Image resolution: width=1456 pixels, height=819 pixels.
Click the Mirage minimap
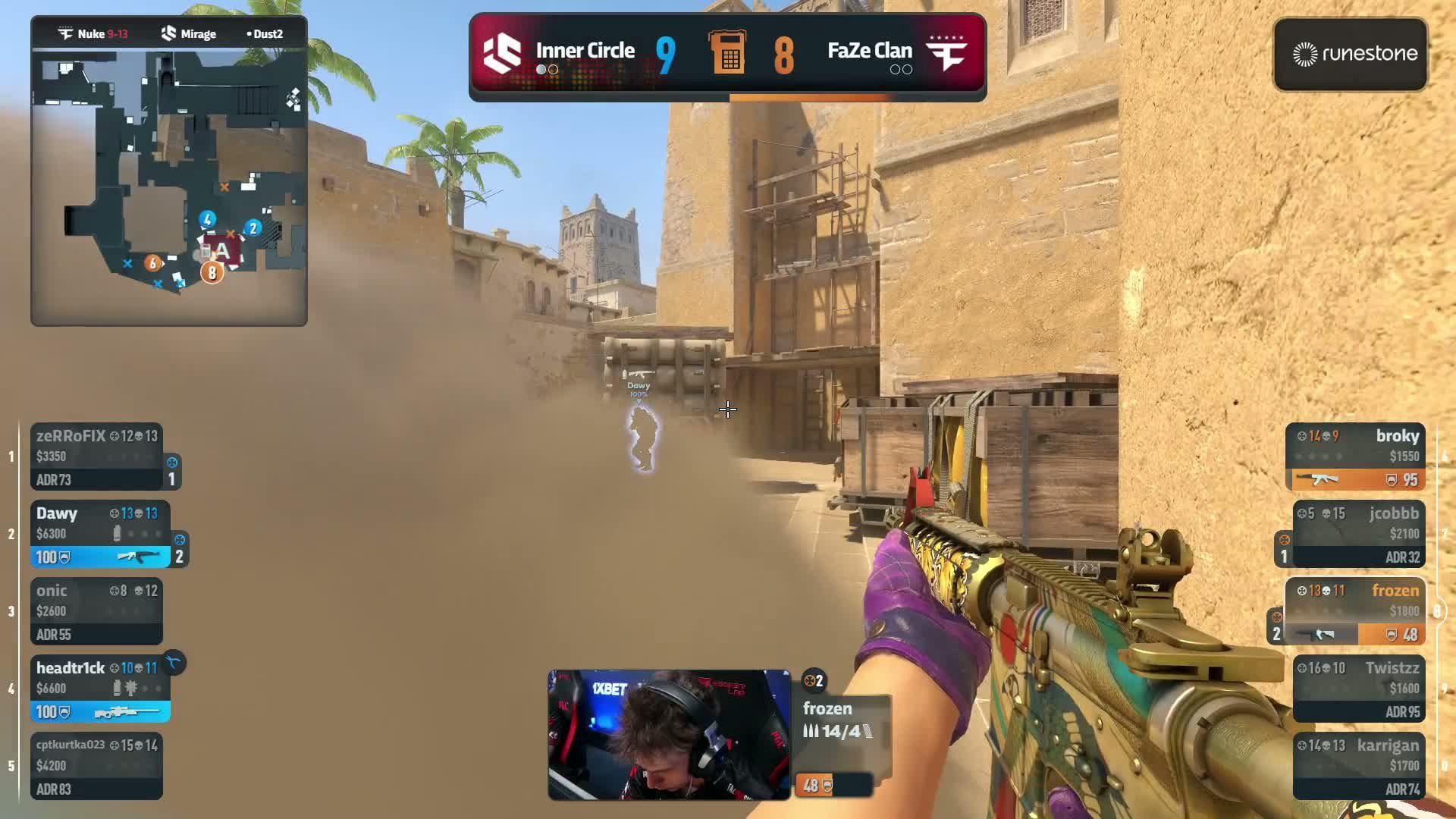point(168,186)
